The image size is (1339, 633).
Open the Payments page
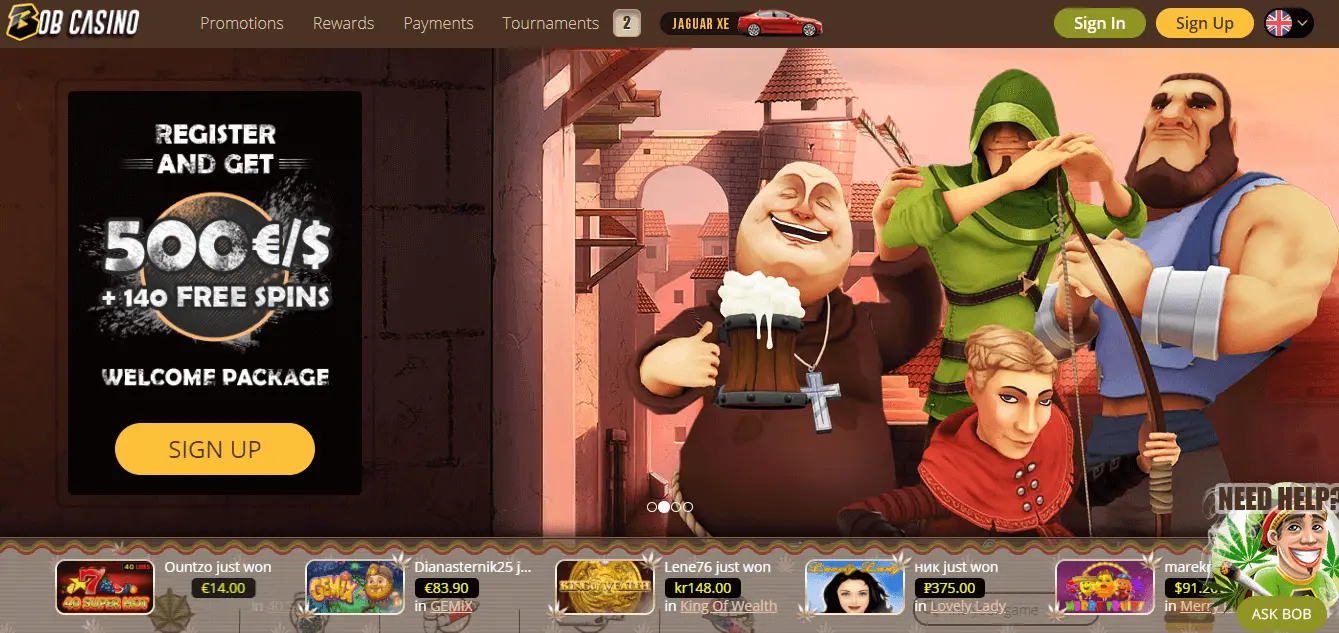pyautogui.click(x=438, y=23)
